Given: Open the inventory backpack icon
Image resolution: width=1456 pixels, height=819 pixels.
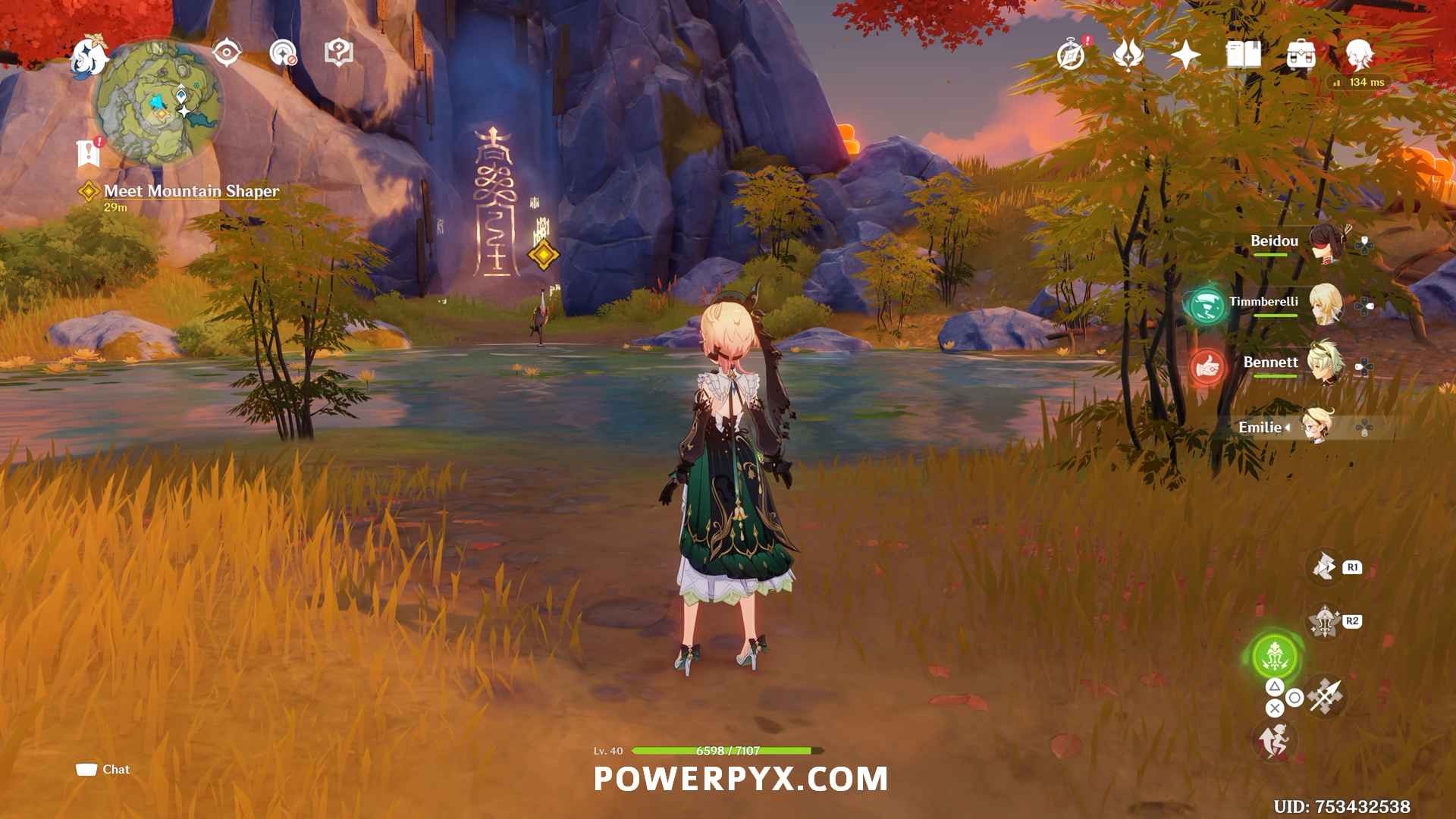Looking at the screenshot, I should click(x=1301, y=55).
